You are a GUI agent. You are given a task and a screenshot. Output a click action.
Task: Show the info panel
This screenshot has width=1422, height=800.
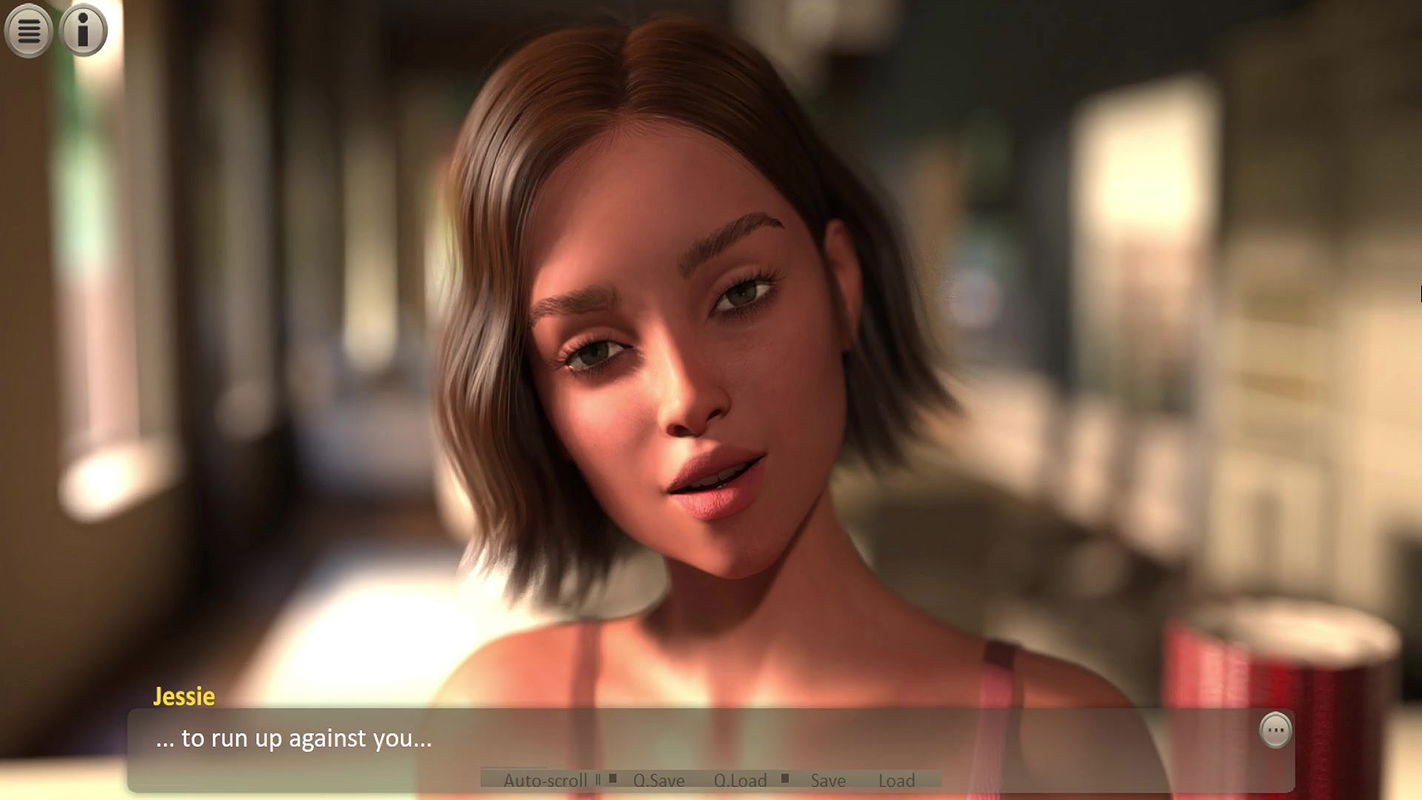[x=84, y=31]
